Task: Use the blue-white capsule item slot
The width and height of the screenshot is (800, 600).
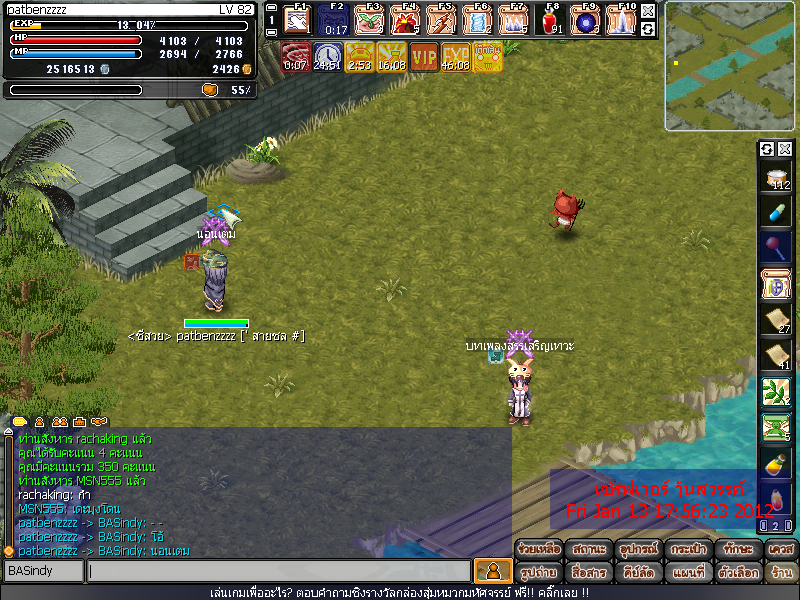Action: (x=776, y=212)
